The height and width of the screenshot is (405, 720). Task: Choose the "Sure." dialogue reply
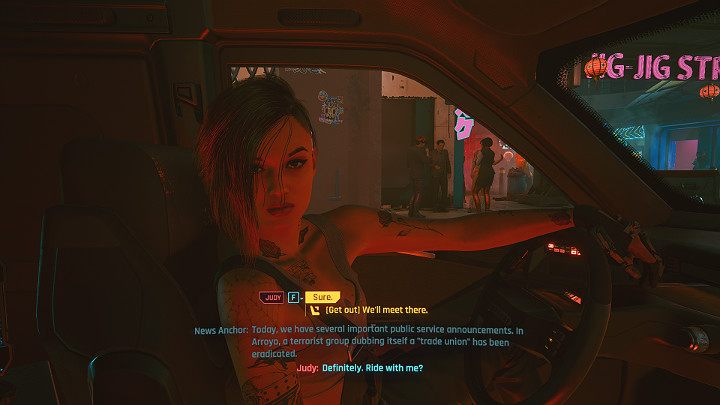[x=322, y=297]
